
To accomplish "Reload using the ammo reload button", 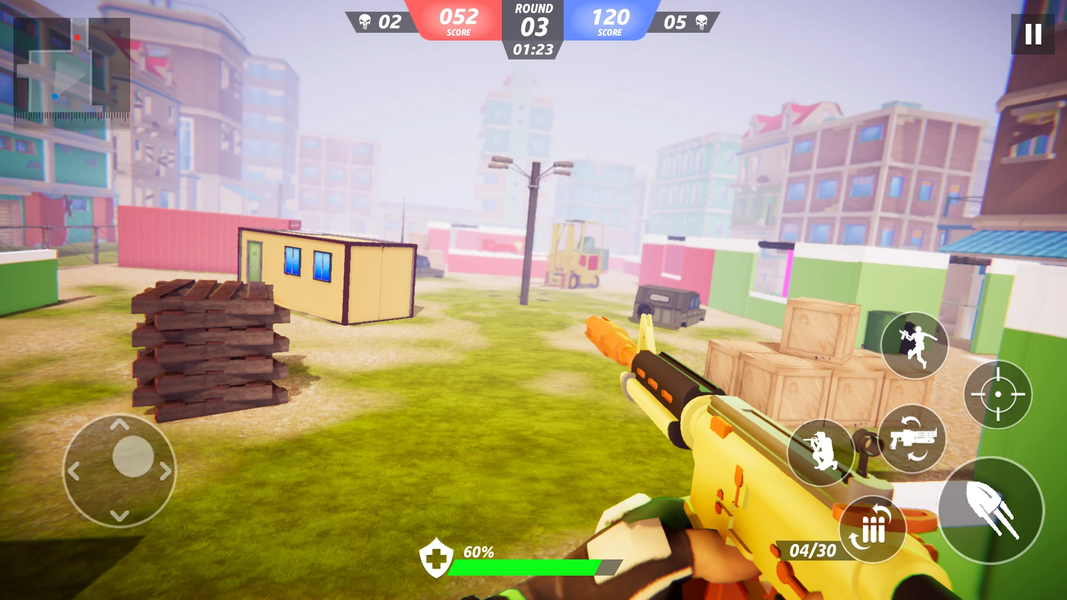I will 872,529.
